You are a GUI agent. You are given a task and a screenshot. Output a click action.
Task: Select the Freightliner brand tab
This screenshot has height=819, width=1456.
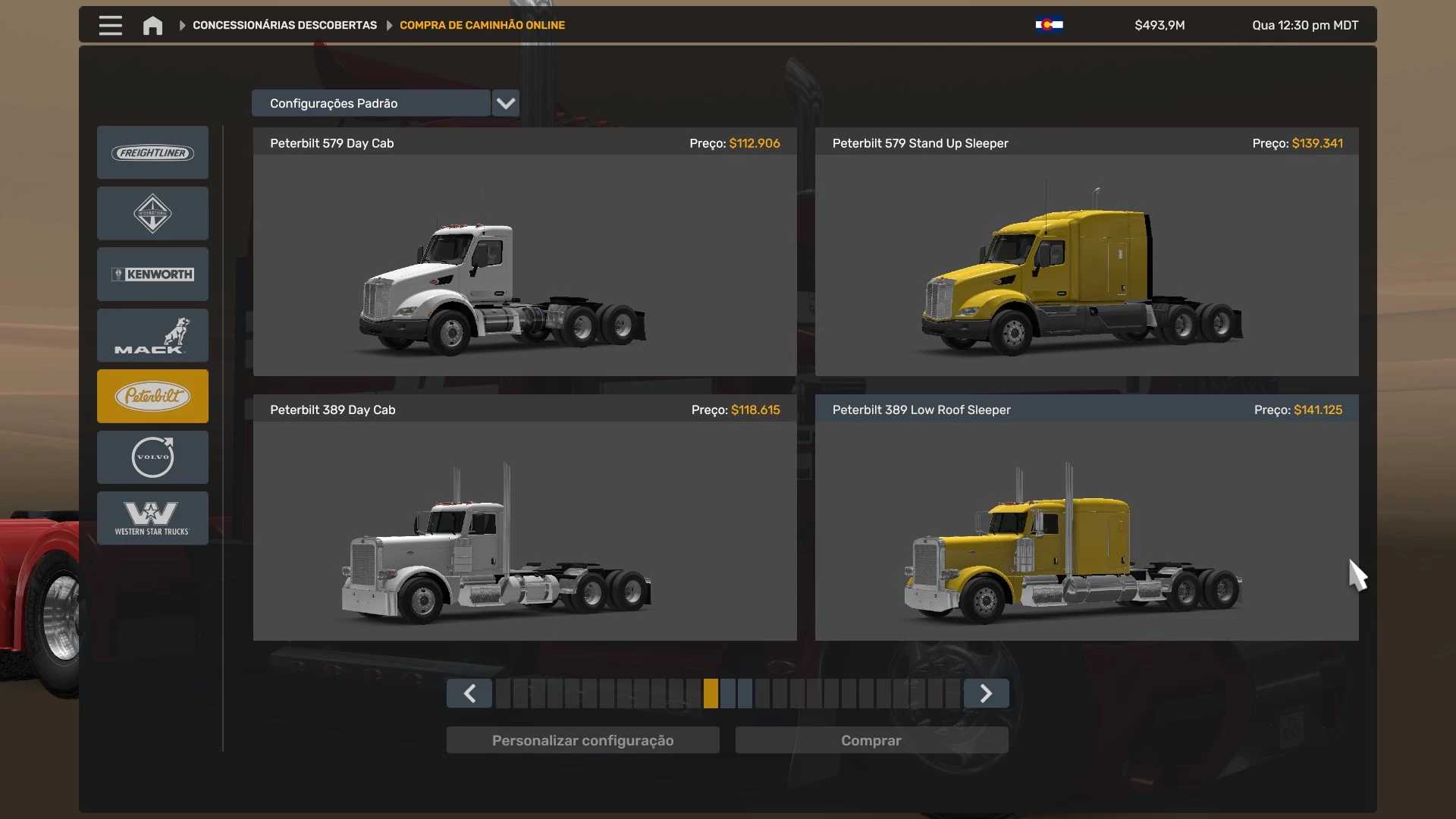tap(152, 153)
